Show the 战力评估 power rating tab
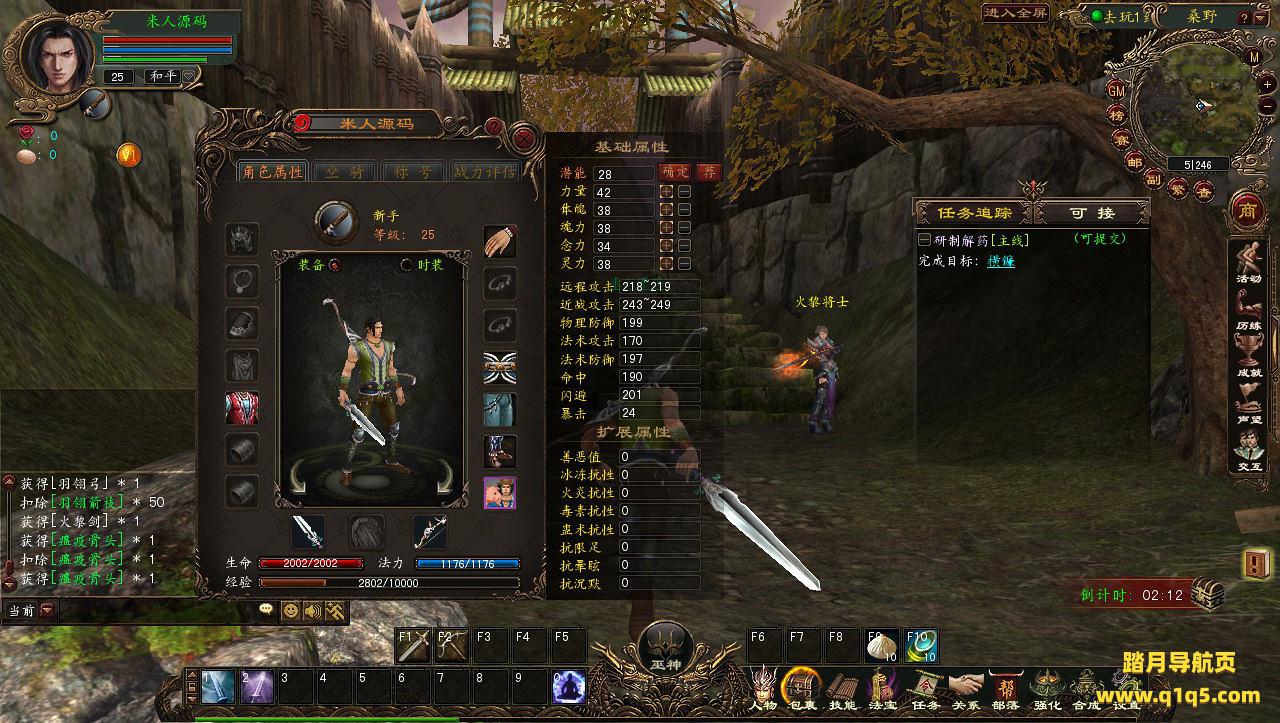The image size is (1280, 723). pyautogui.click(x=485, y=172)
